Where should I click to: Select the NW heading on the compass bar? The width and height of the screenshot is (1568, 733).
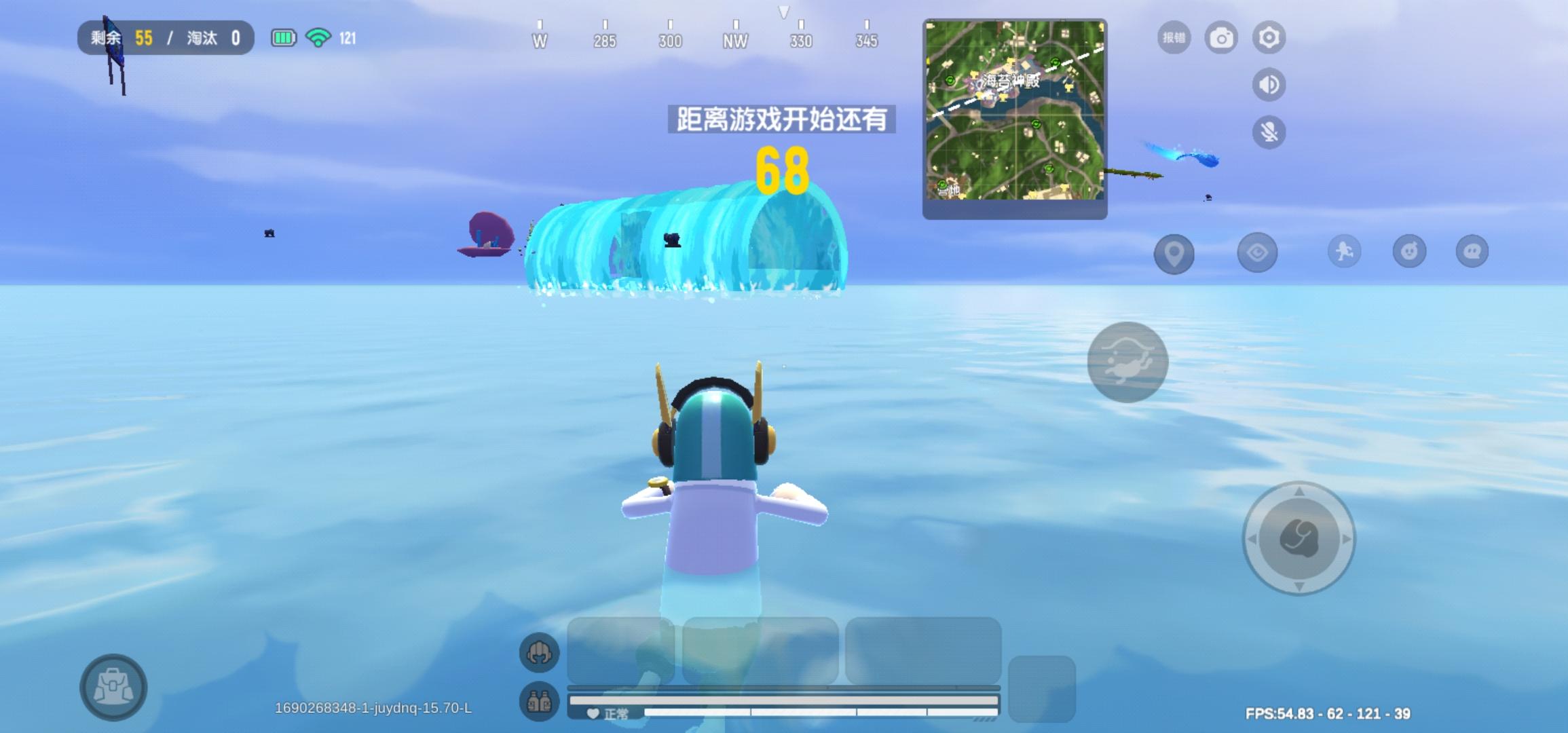click(736, 41)
